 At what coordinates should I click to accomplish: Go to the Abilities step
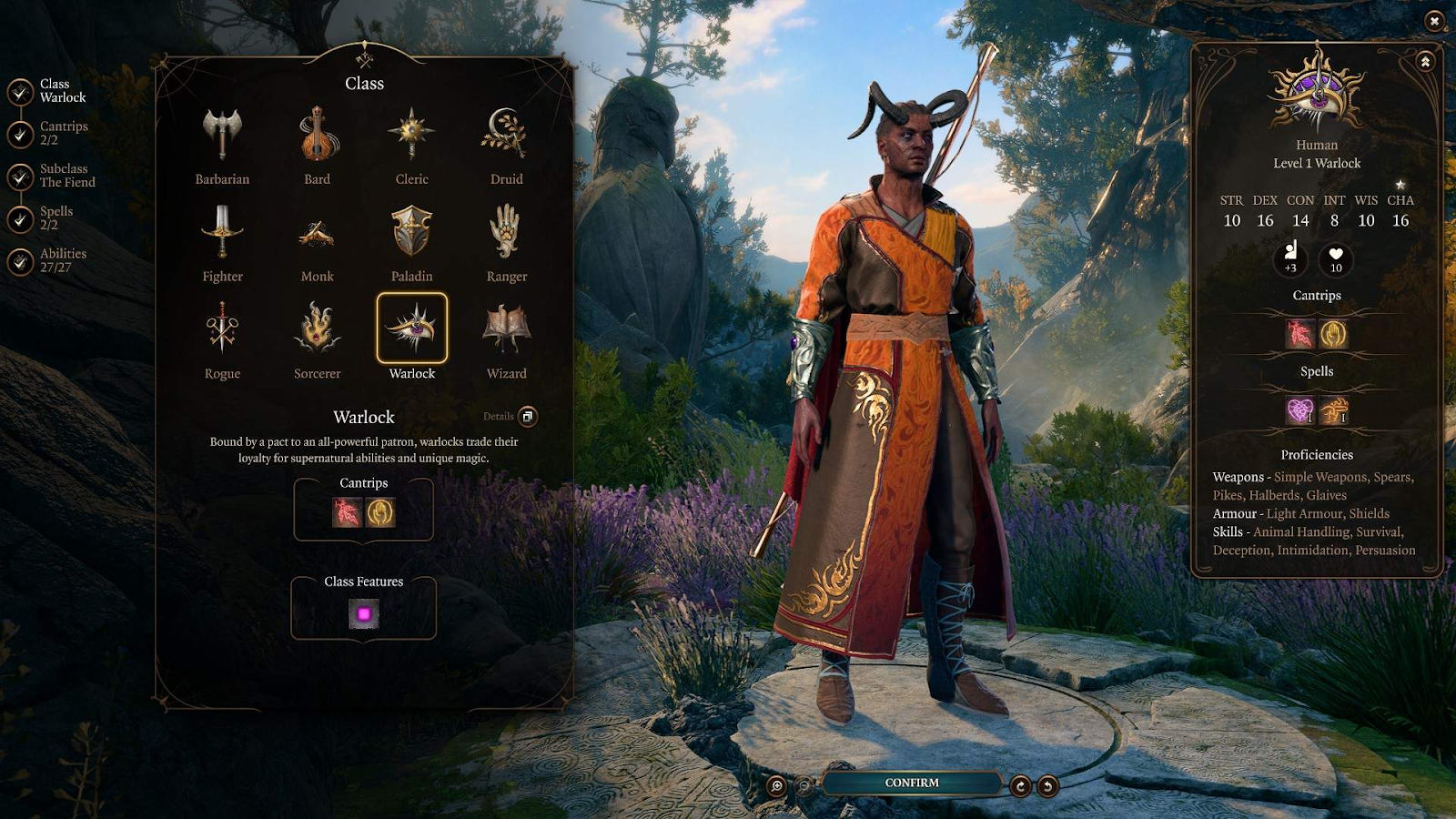(x=21, y=261)
